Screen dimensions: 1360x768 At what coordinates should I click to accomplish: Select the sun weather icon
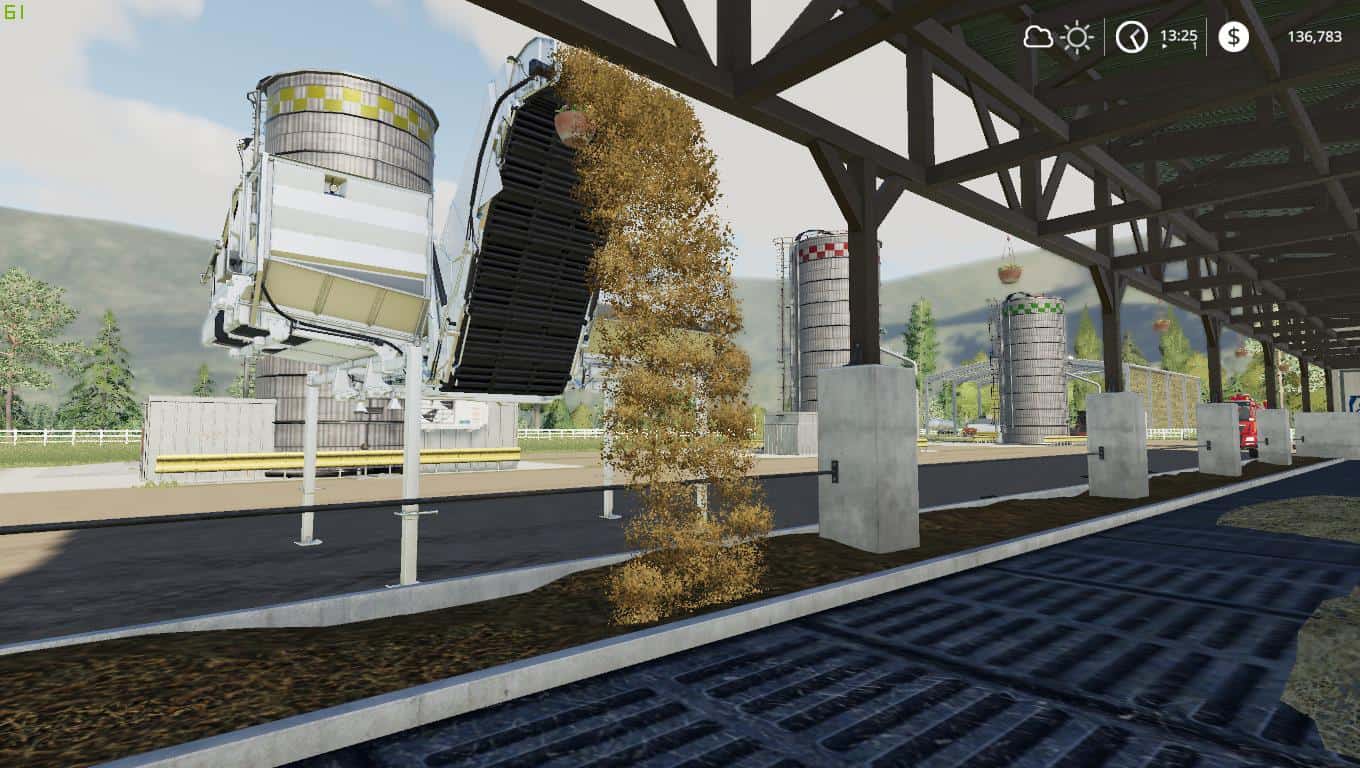point(1077,37)
